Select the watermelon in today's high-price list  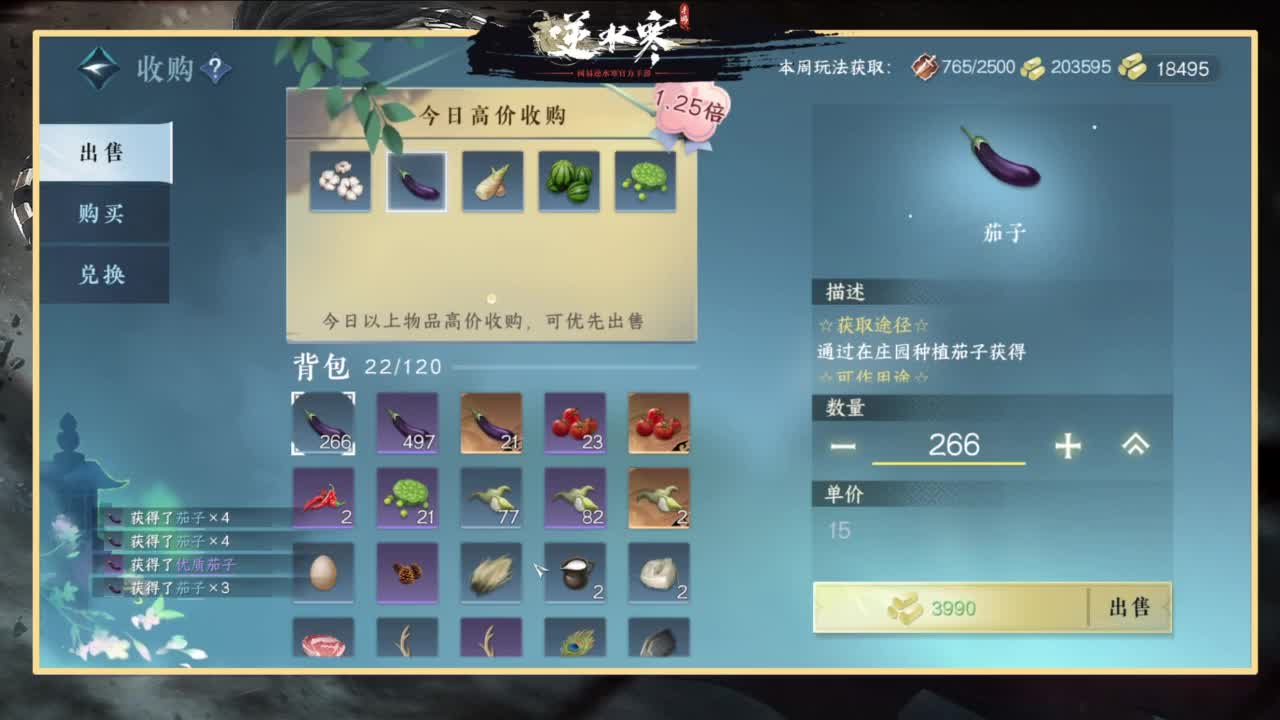[x=569, y=180]
